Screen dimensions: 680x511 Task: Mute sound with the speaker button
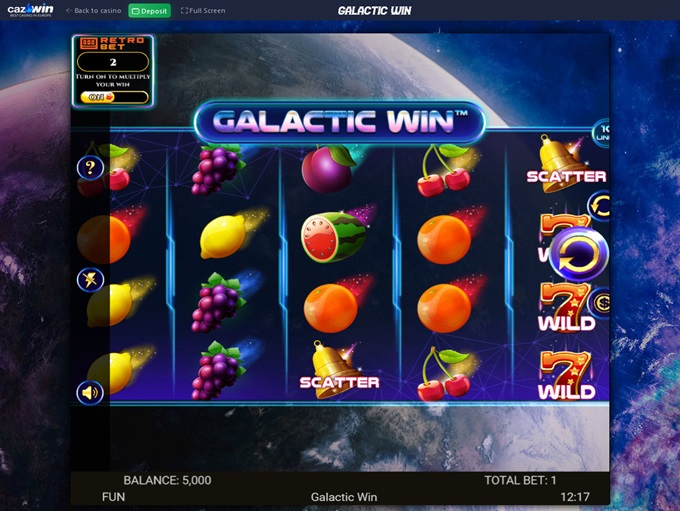pos(91,393)
